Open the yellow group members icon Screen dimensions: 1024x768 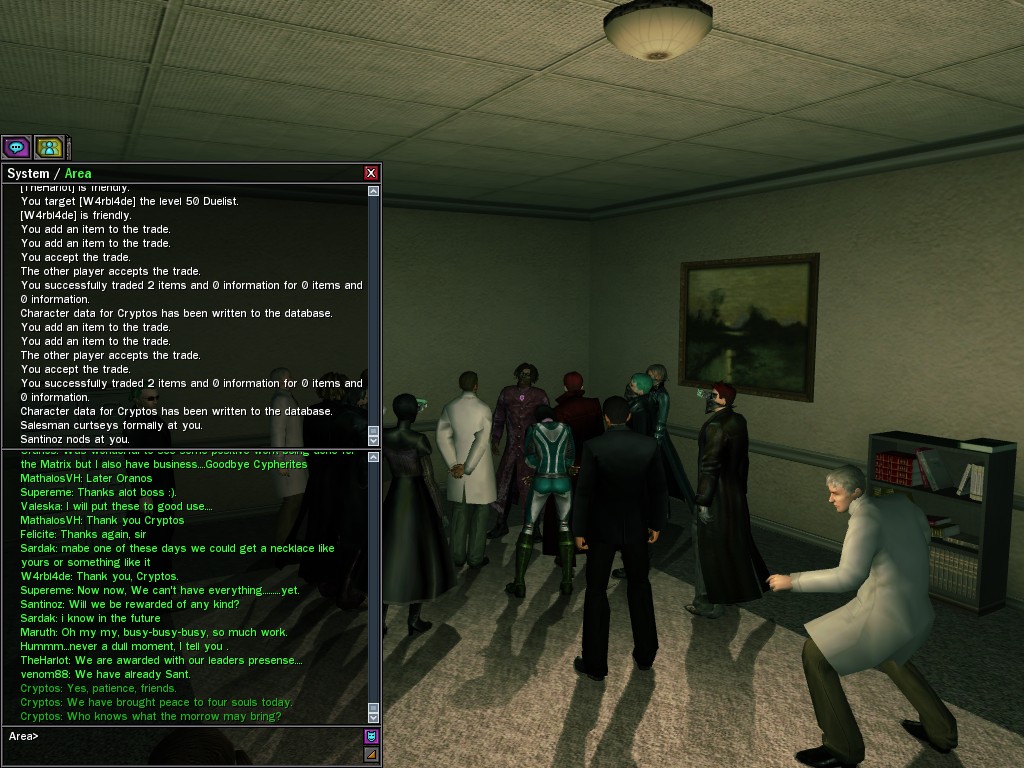coord(48,148)
